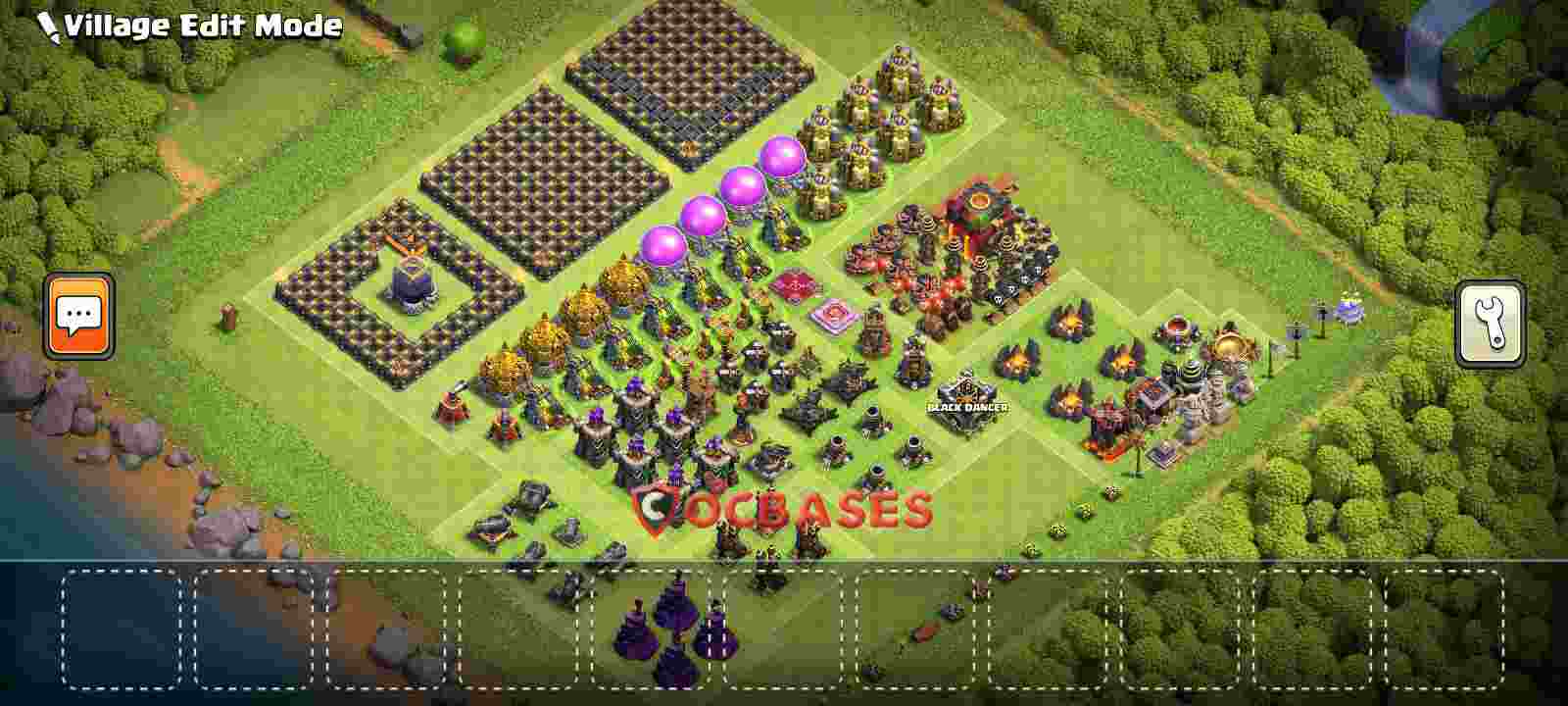Select the red air sweeper trap

(794, 286)
